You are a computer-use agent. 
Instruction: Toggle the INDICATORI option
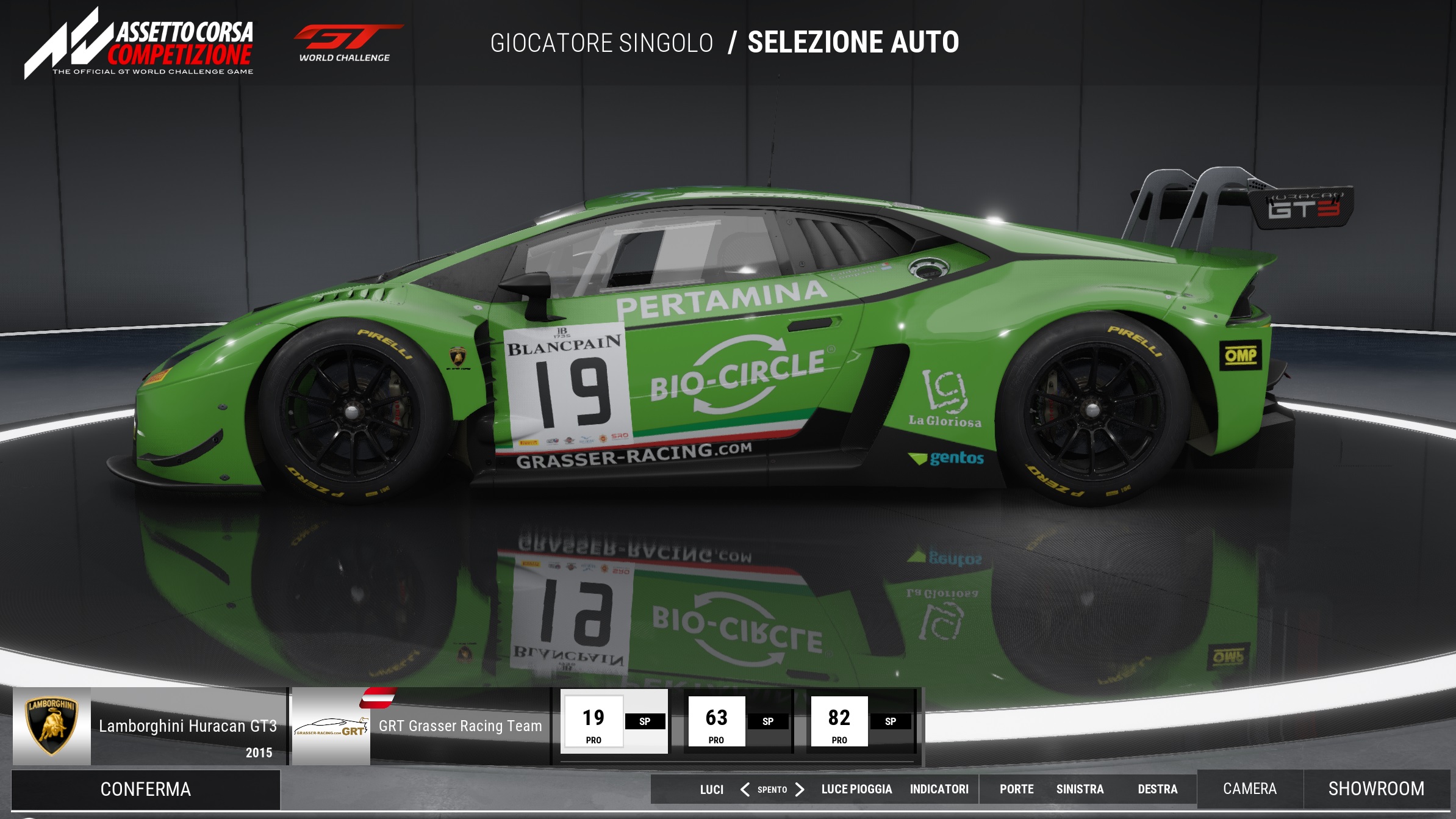tap(939, 790)
